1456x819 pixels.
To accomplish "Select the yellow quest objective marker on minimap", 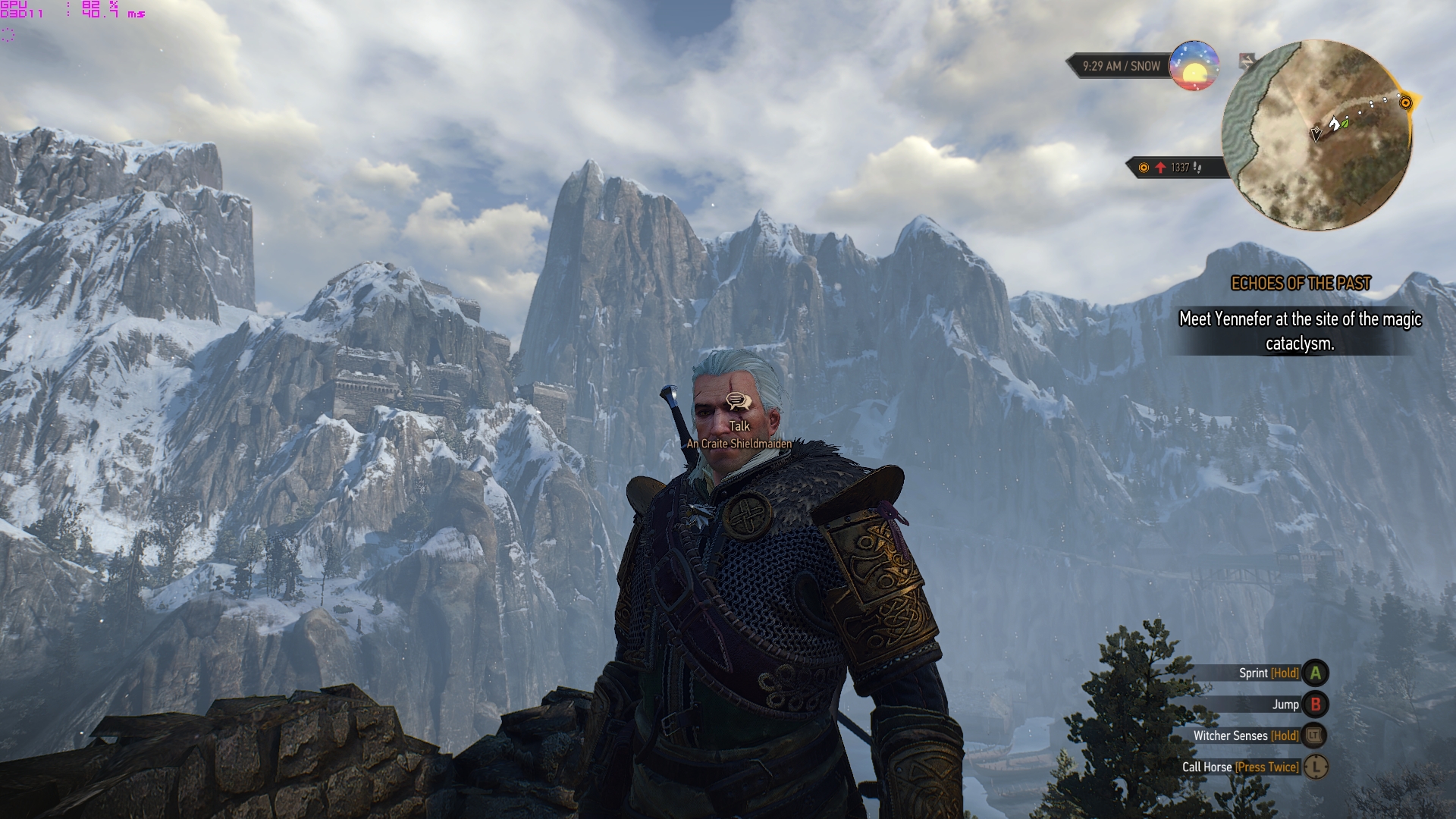I will [1405, 102].
